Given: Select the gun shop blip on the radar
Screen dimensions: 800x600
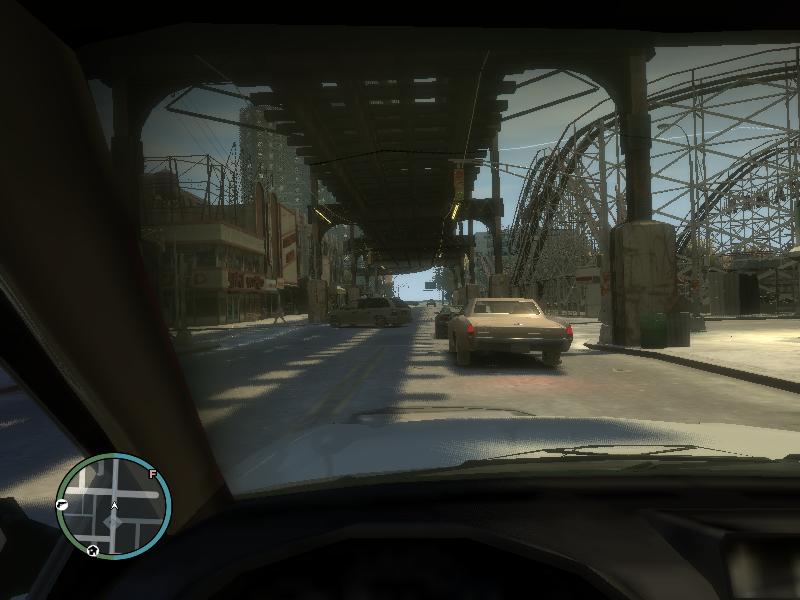Looking at the screenshot, I should point(62,505).
